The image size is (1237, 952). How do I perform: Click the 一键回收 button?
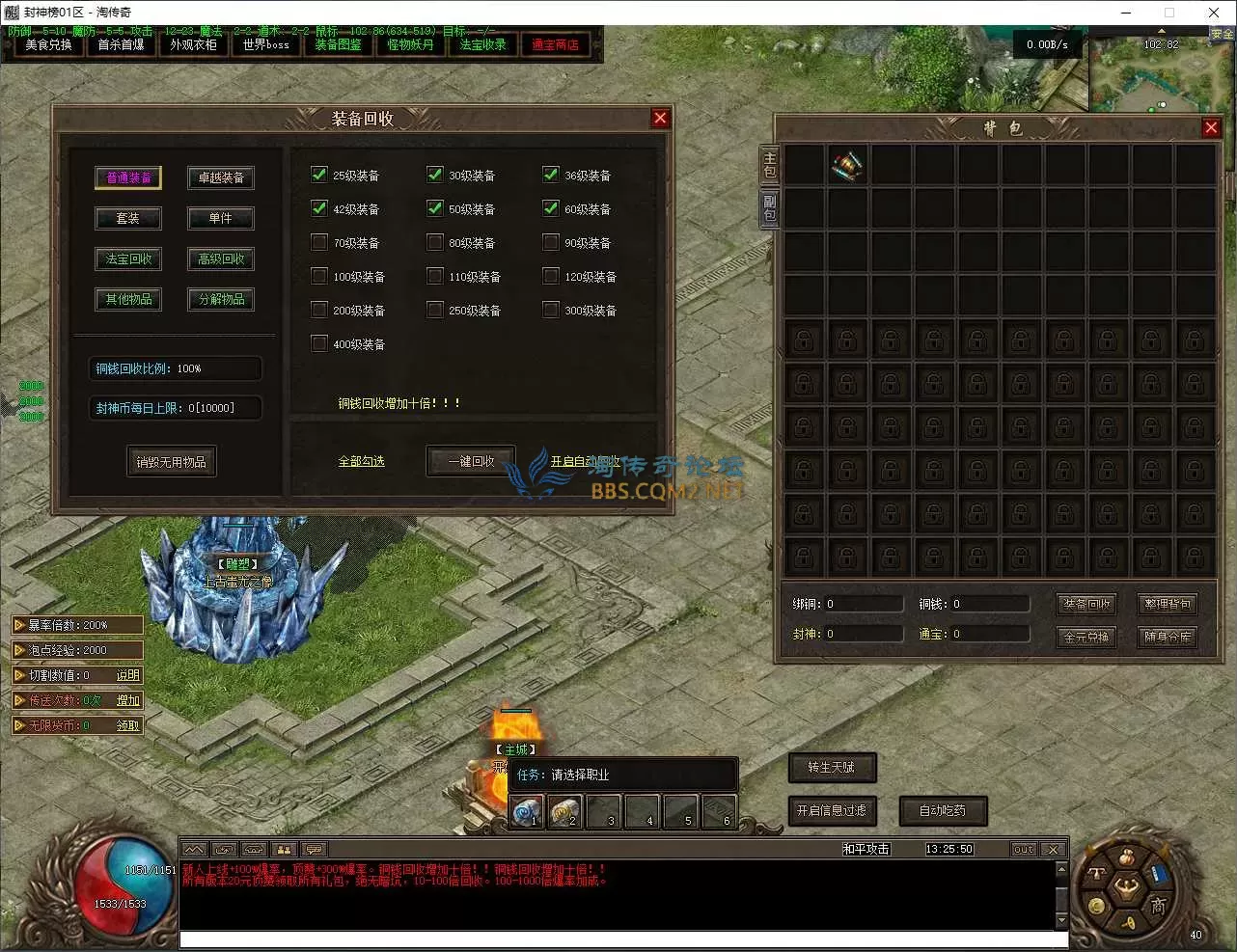(471, 461)
